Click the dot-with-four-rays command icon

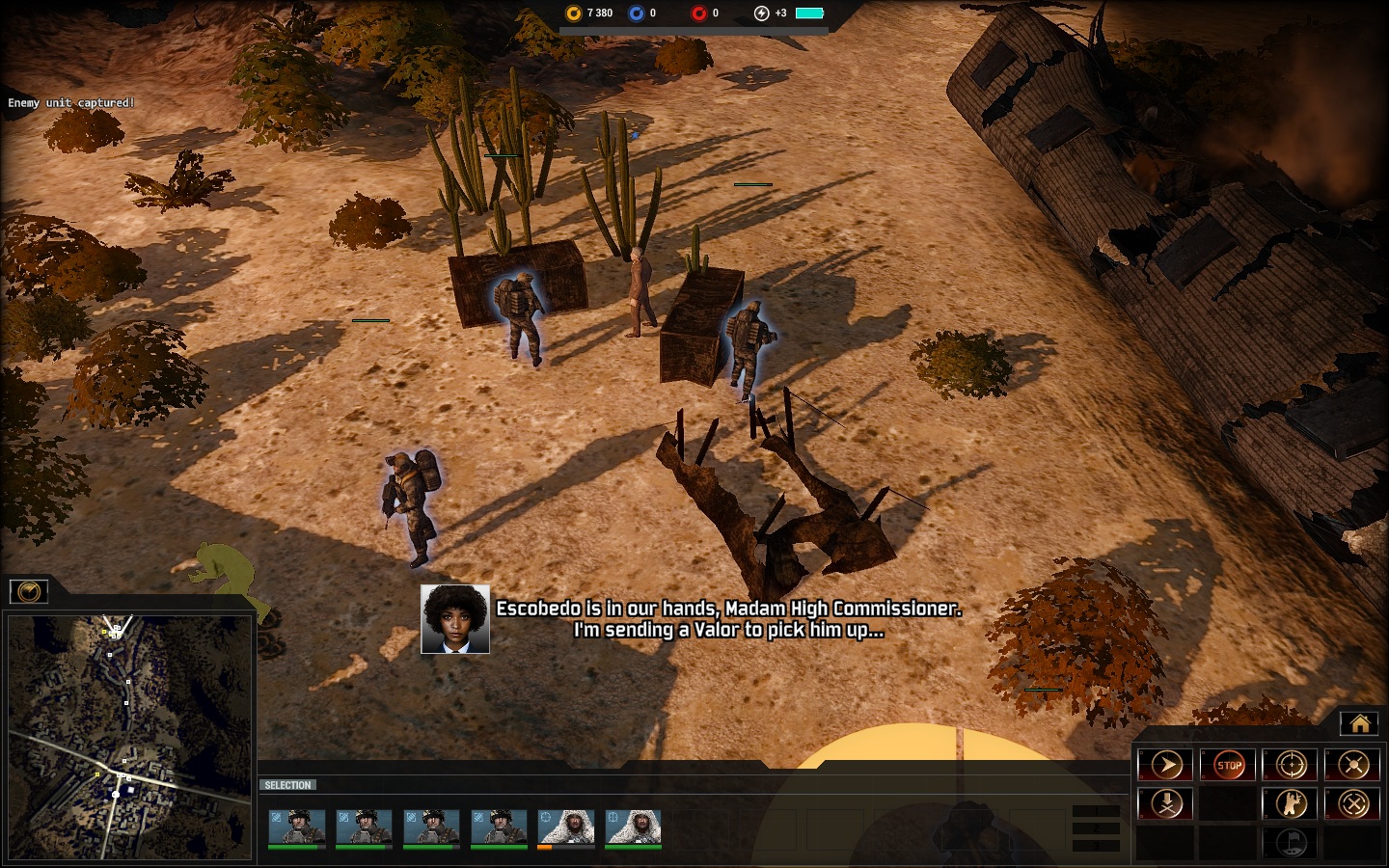point(1353,766)
